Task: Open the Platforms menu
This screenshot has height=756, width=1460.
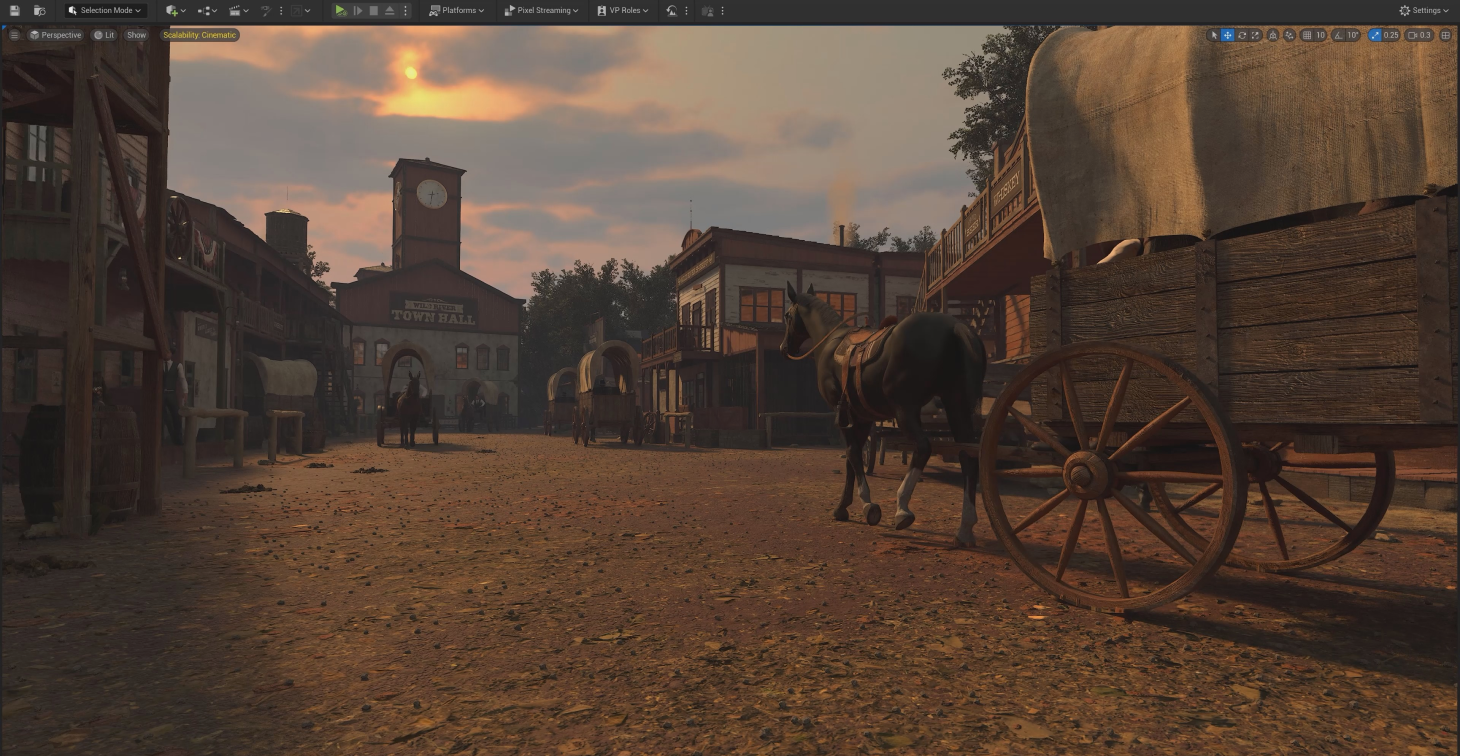Action: click(456, 10)
